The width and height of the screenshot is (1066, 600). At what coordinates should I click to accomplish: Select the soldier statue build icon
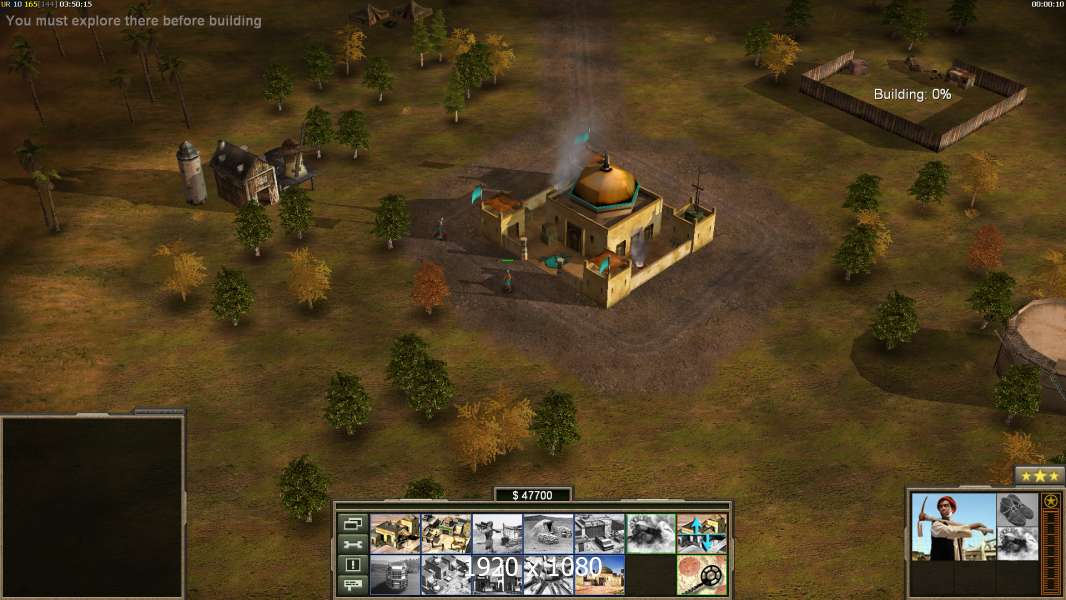497,534
